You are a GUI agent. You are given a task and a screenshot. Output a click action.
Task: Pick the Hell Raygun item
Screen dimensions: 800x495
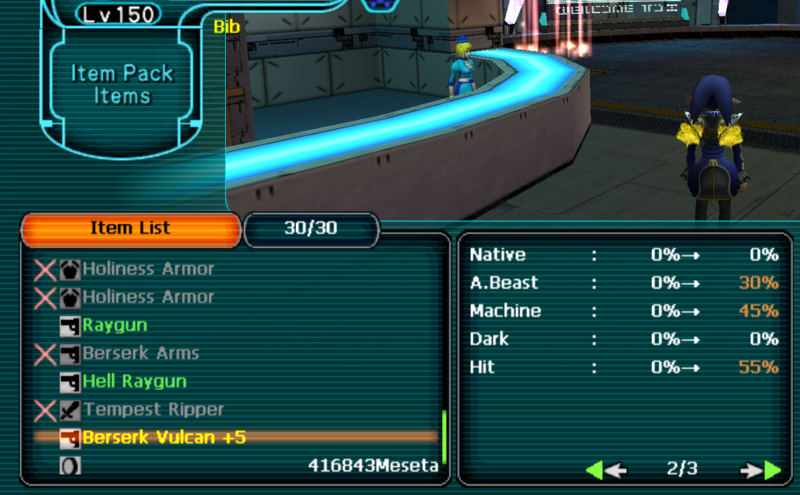[x=134, y=381]
